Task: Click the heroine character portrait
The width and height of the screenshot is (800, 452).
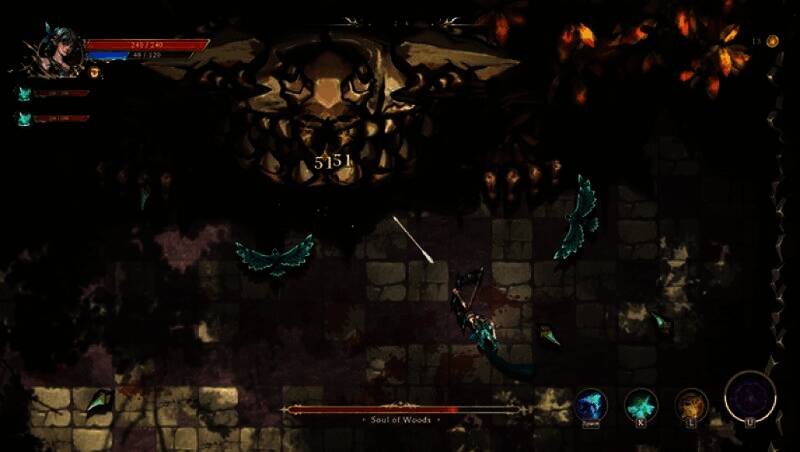Action: coord(61,52)
